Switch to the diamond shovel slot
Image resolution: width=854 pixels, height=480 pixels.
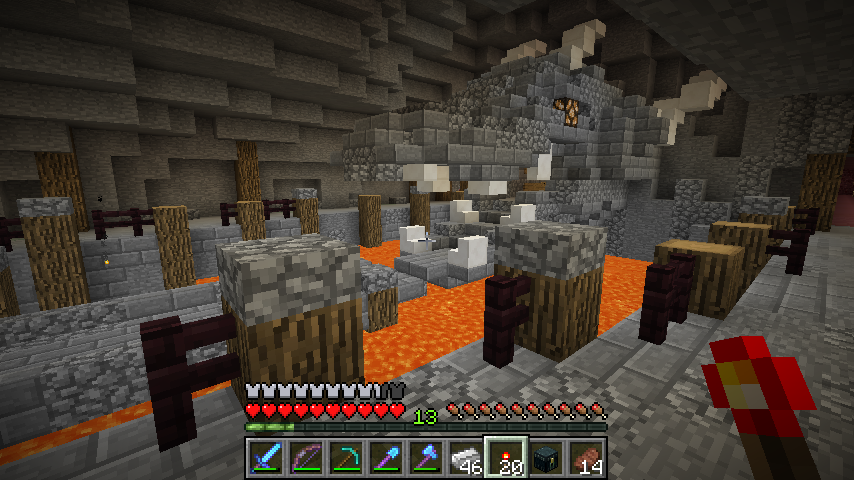(x=386, y=457)
